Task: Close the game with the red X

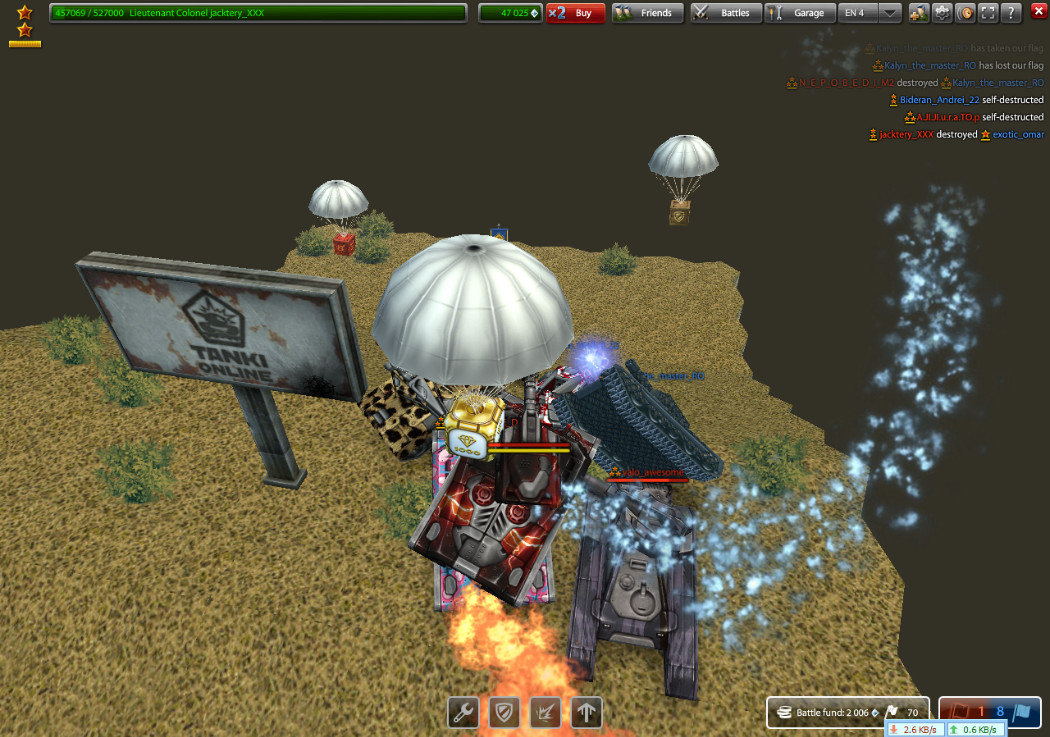Action: 1038,12
